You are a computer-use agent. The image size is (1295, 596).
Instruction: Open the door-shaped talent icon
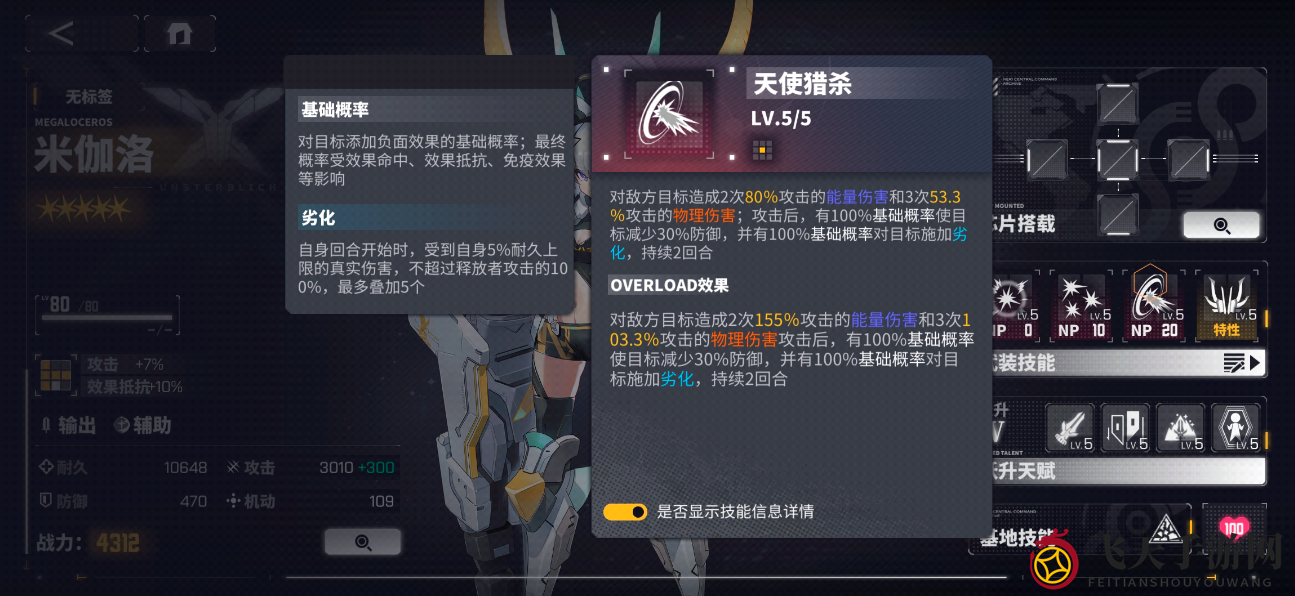click(1125, 427)
